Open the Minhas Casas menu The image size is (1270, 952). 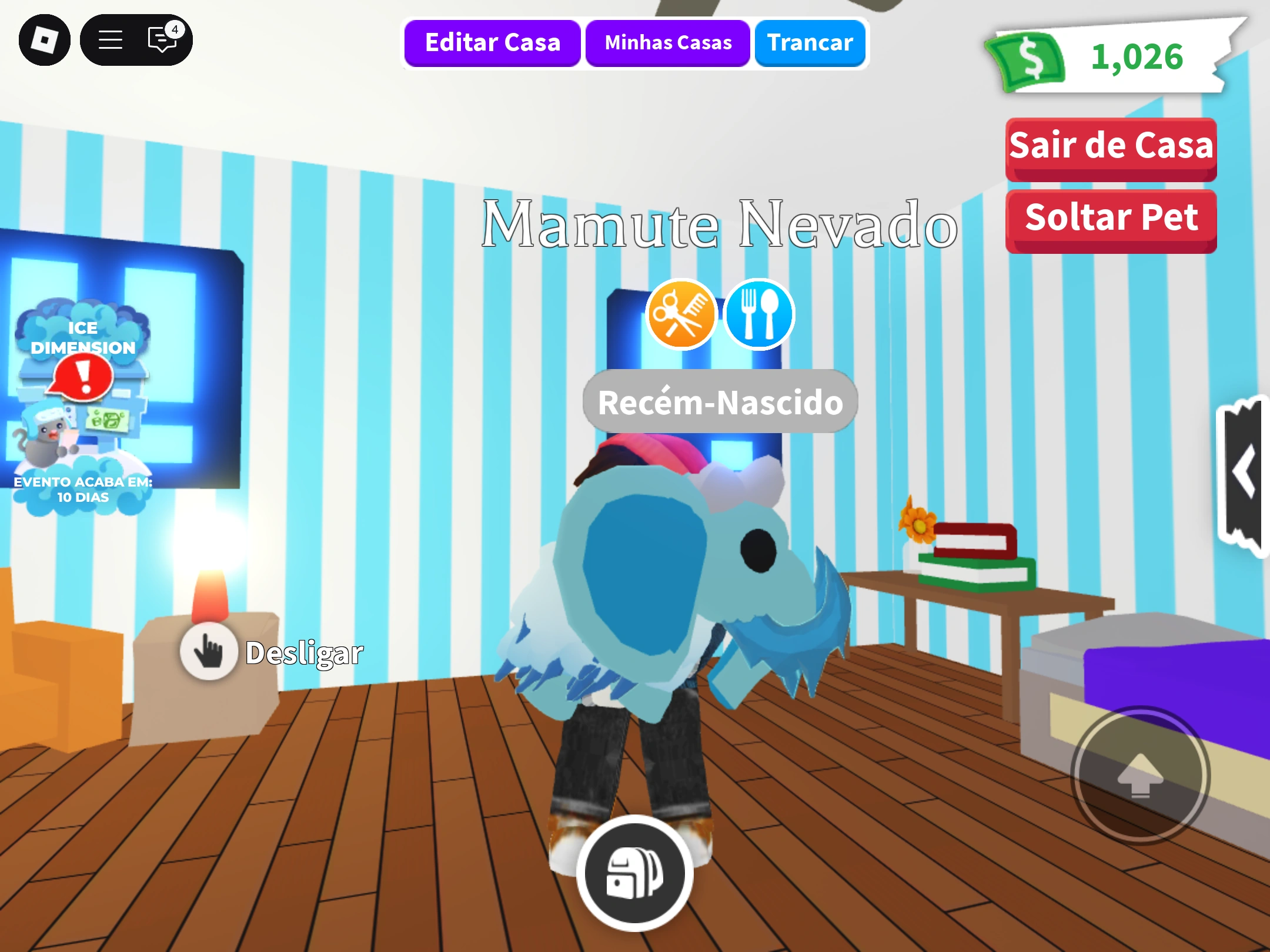pyautogui.click(x=667, y=42)
